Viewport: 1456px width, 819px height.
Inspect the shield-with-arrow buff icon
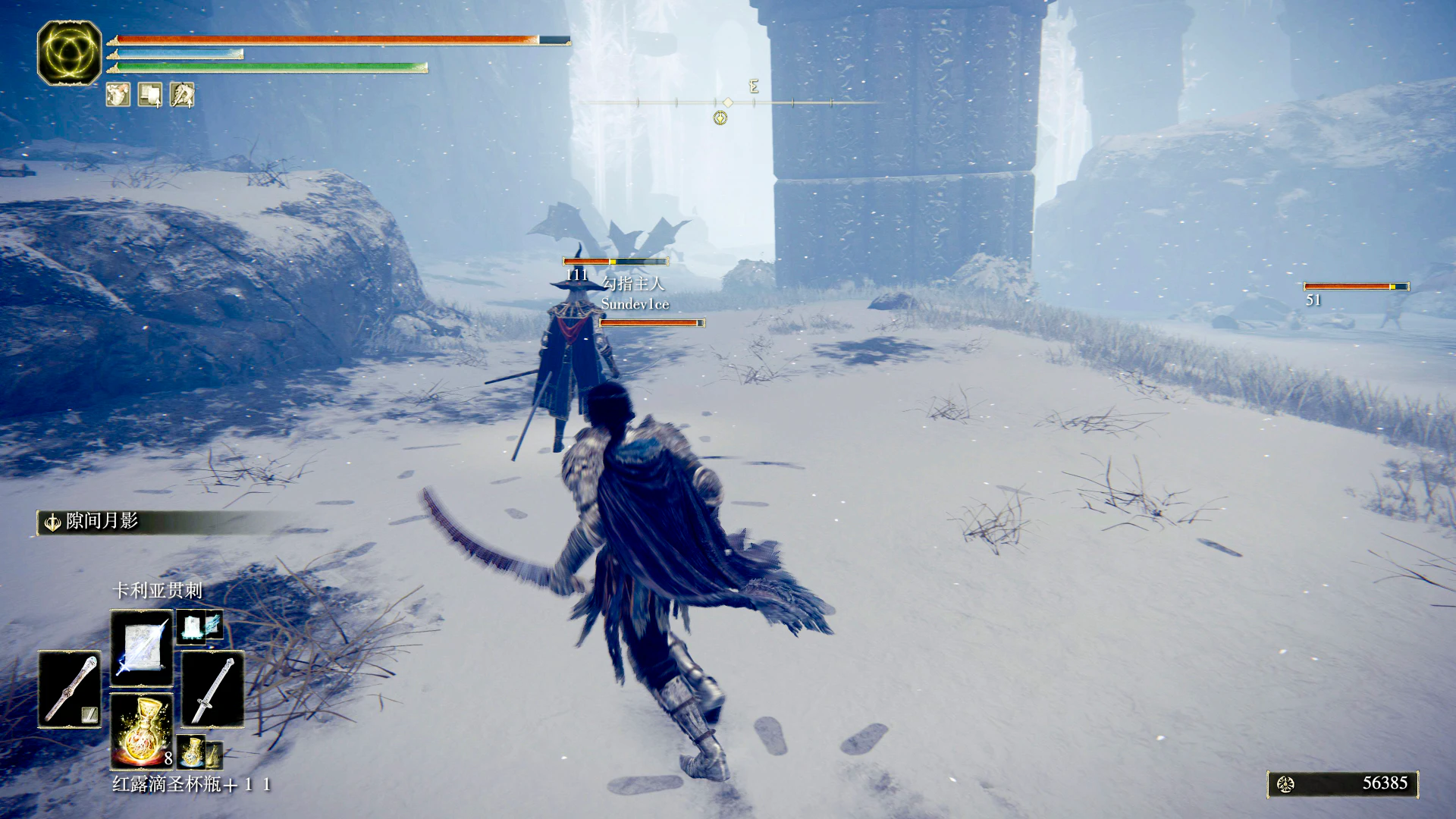(150, 95)
